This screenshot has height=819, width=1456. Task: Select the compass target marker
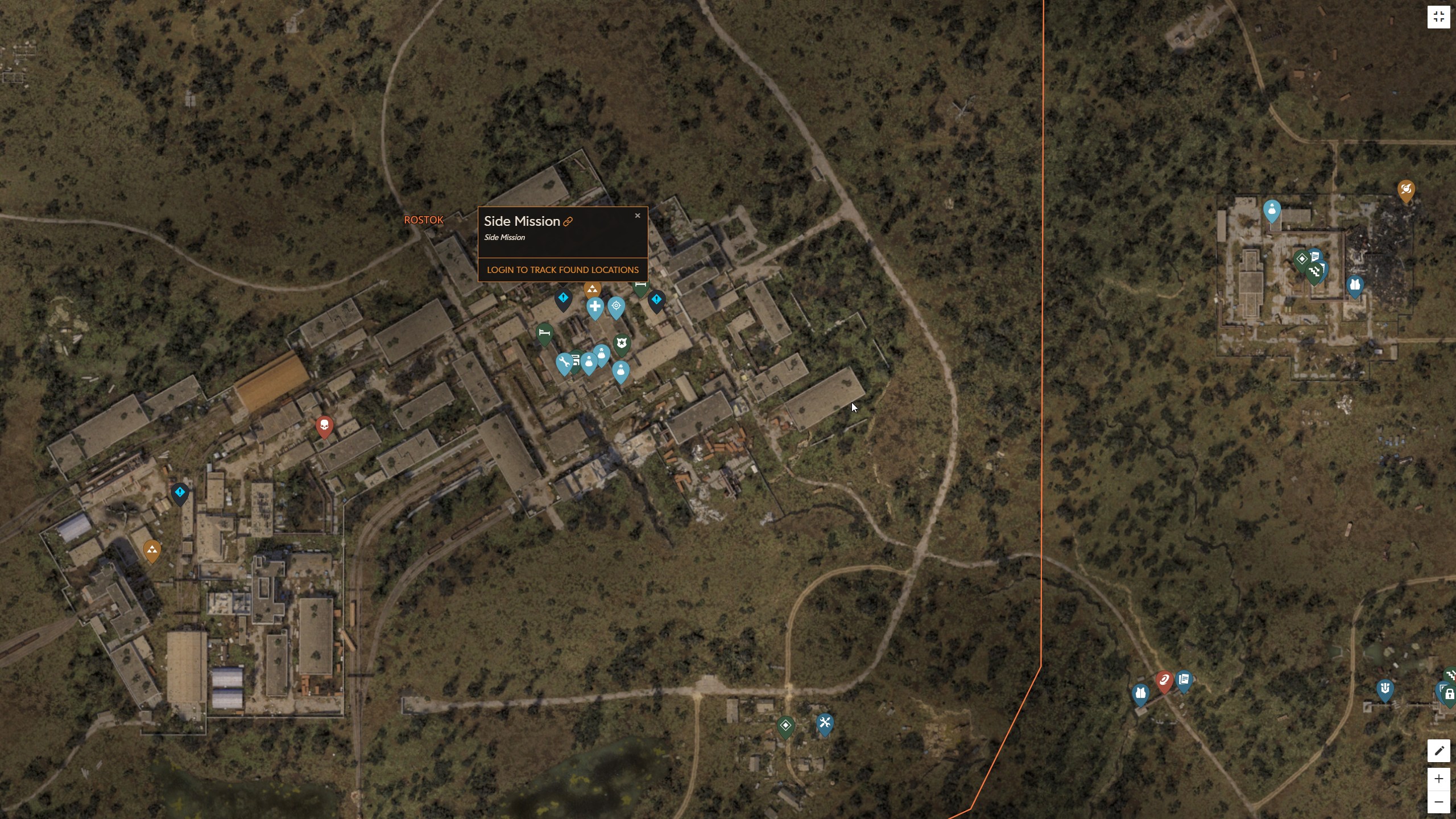616,305
